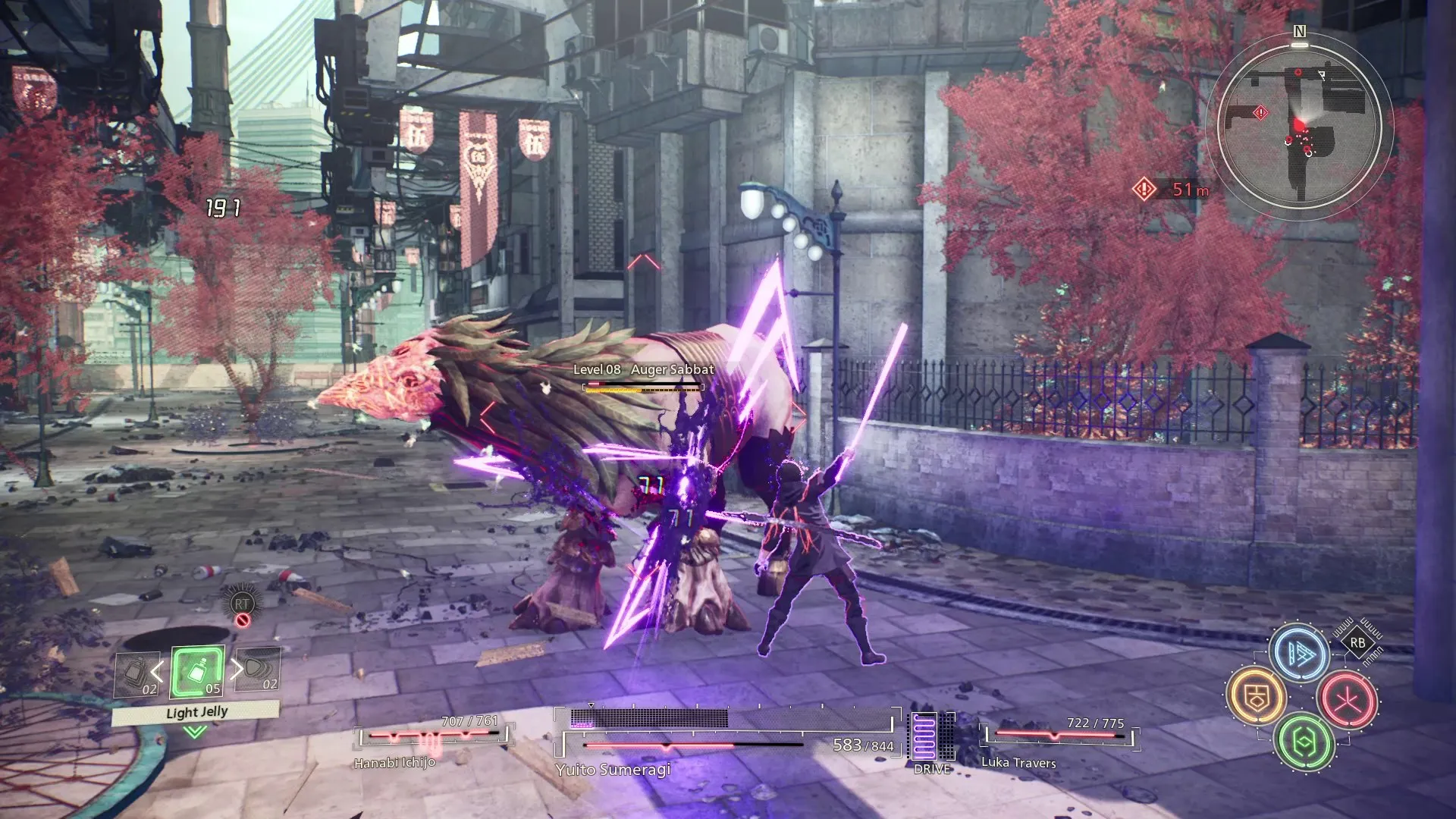The image size is (1456, 819).
Task: Select party member Luka Travers's status panel
Action: [x=1059, y=739]
